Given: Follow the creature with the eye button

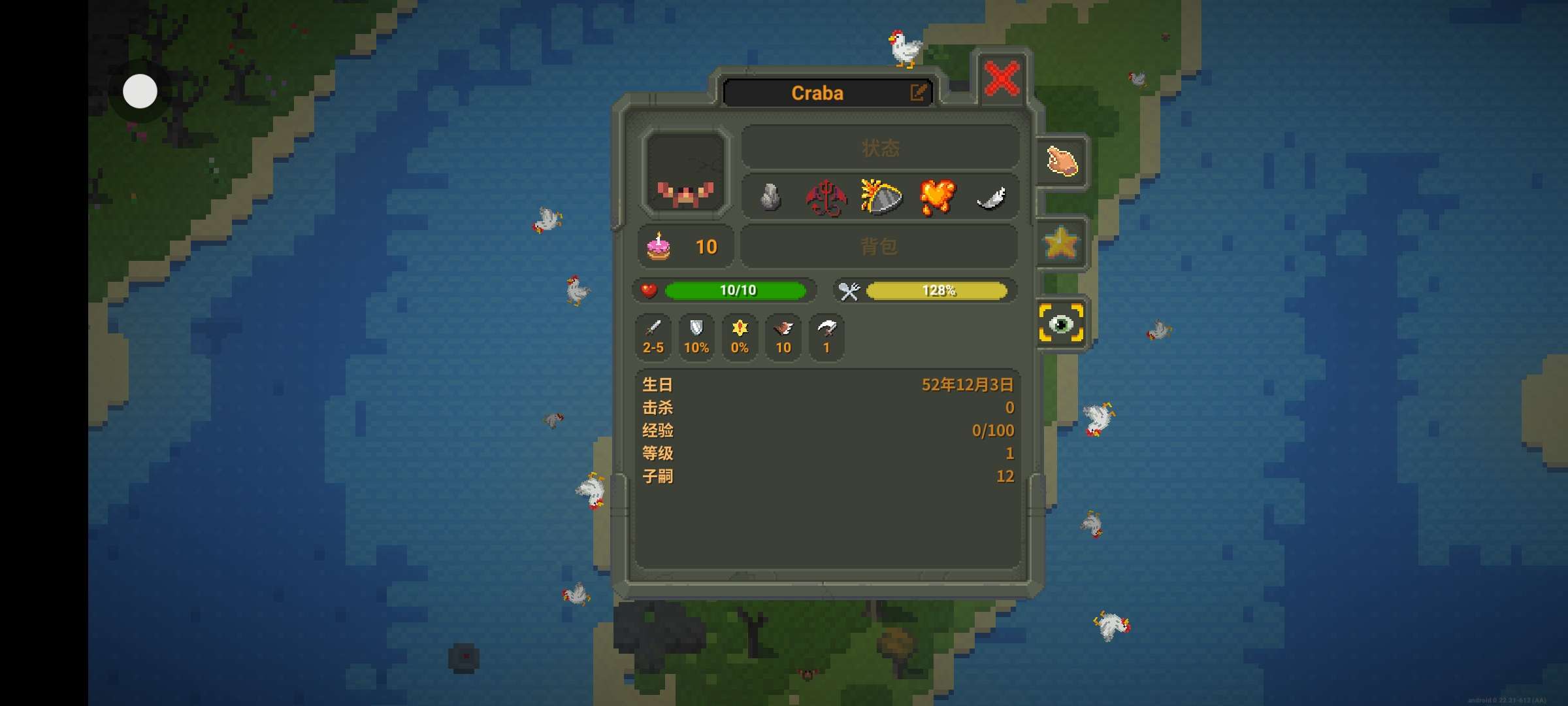Looking at the screenshot, I should [1060, 323].
